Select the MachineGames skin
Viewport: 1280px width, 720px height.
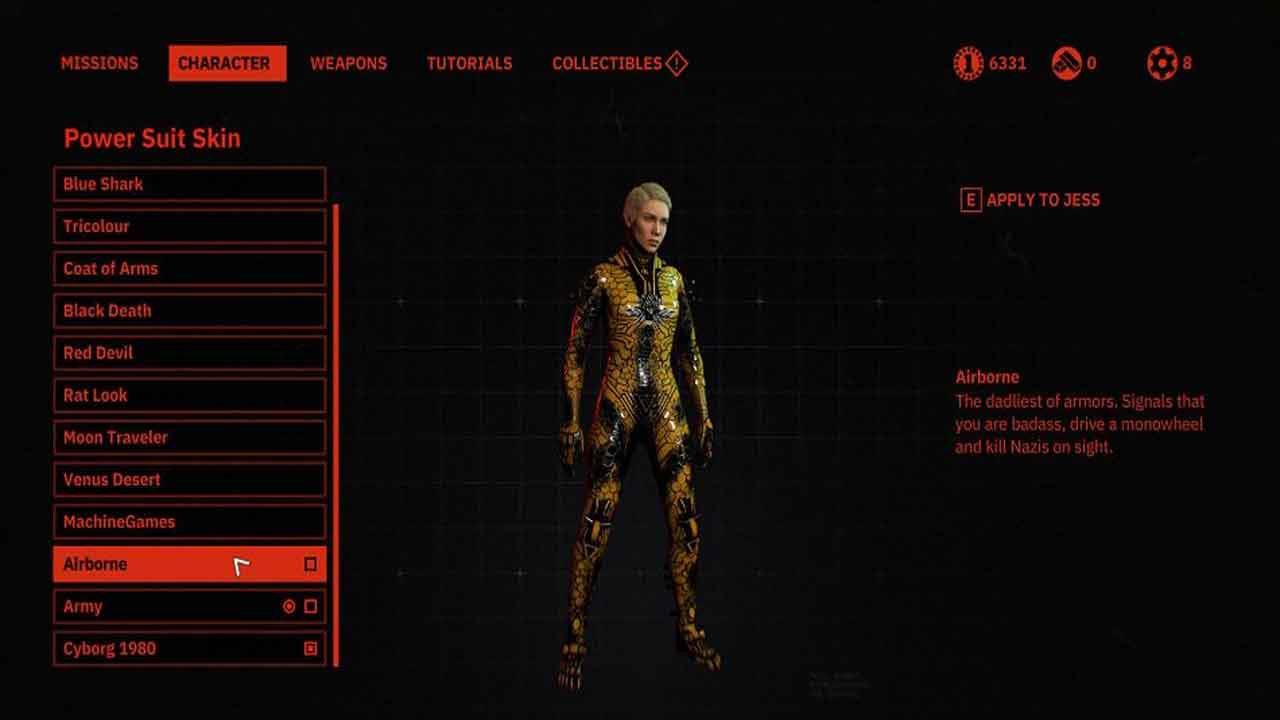pos(189,522)
